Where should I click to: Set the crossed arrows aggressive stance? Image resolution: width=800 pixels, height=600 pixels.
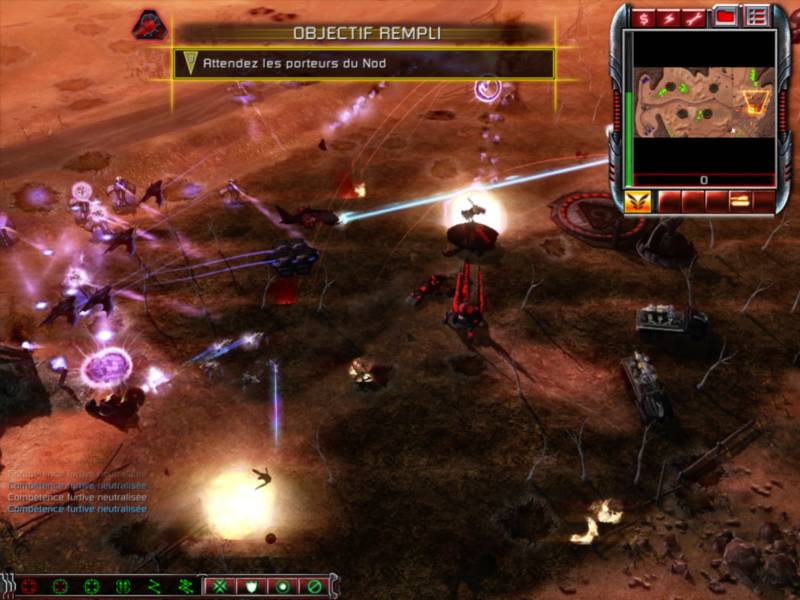click(221, 586)
